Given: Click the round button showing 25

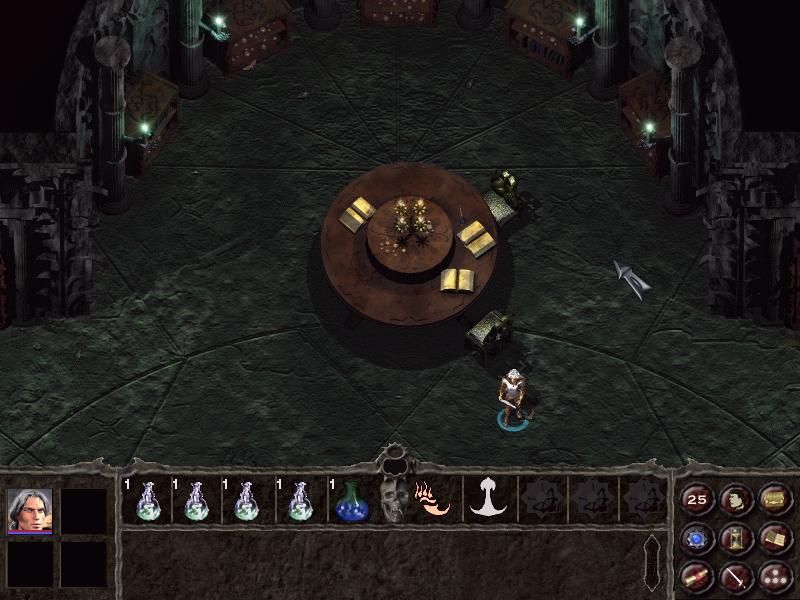Looking at the screenshot, I should (697, 499).
